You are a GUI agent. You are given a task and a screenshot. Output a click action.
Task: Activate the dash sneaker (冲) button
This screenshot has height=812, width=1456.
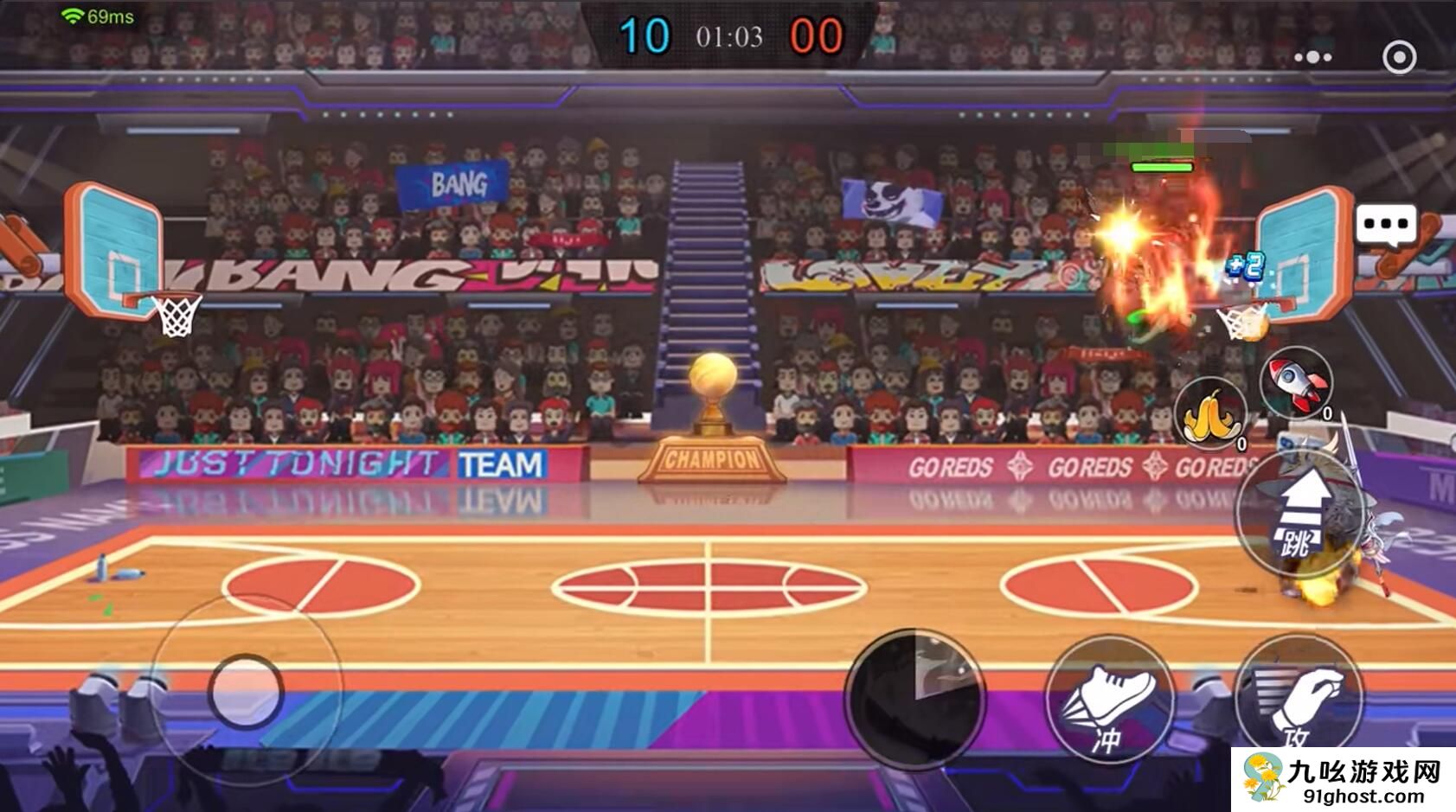pyautogui.click(x=1109, y=700)
